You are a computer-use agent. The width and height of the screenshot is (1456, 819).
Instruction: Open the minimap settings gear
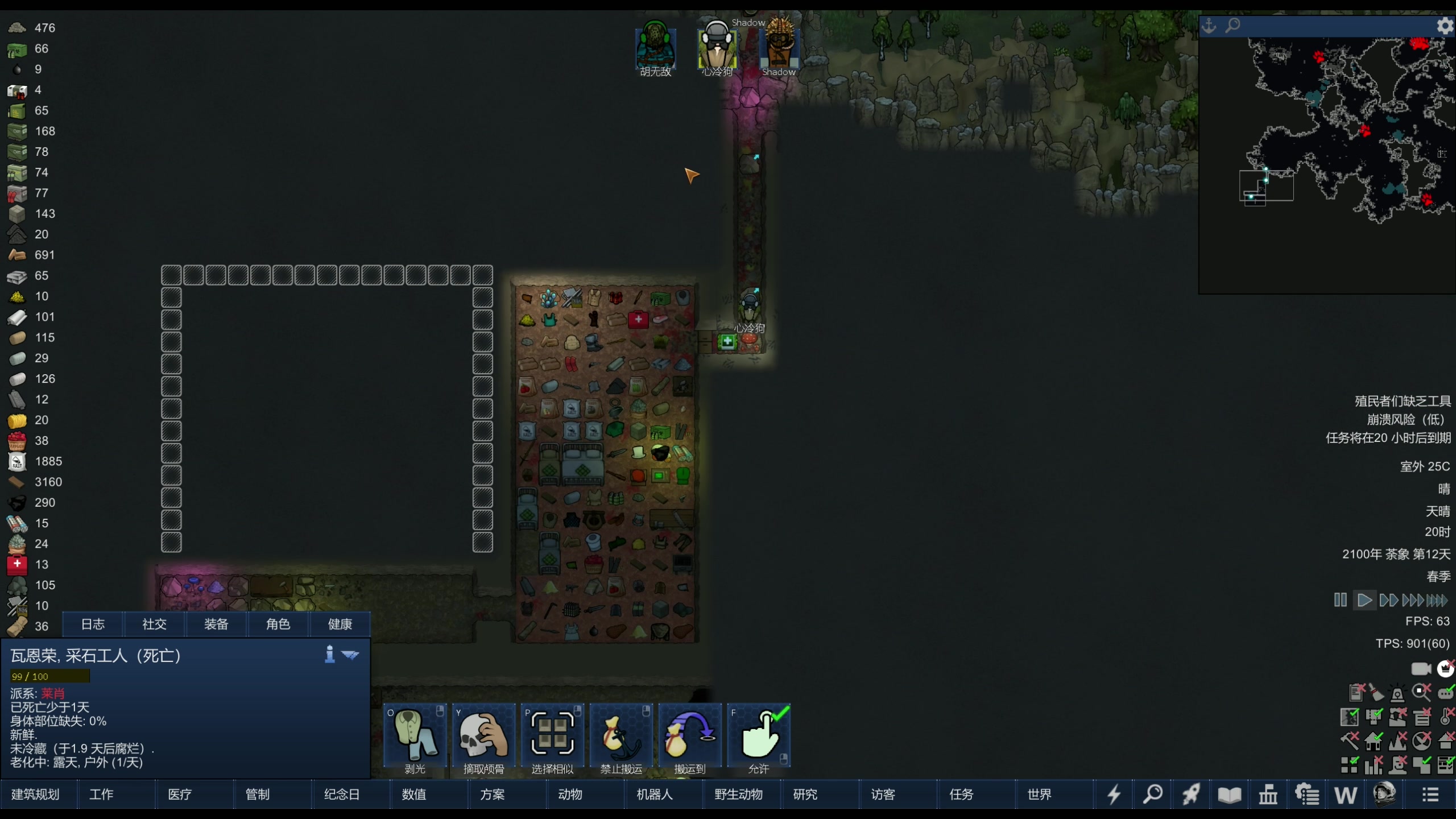click(x=1445, y=26)
